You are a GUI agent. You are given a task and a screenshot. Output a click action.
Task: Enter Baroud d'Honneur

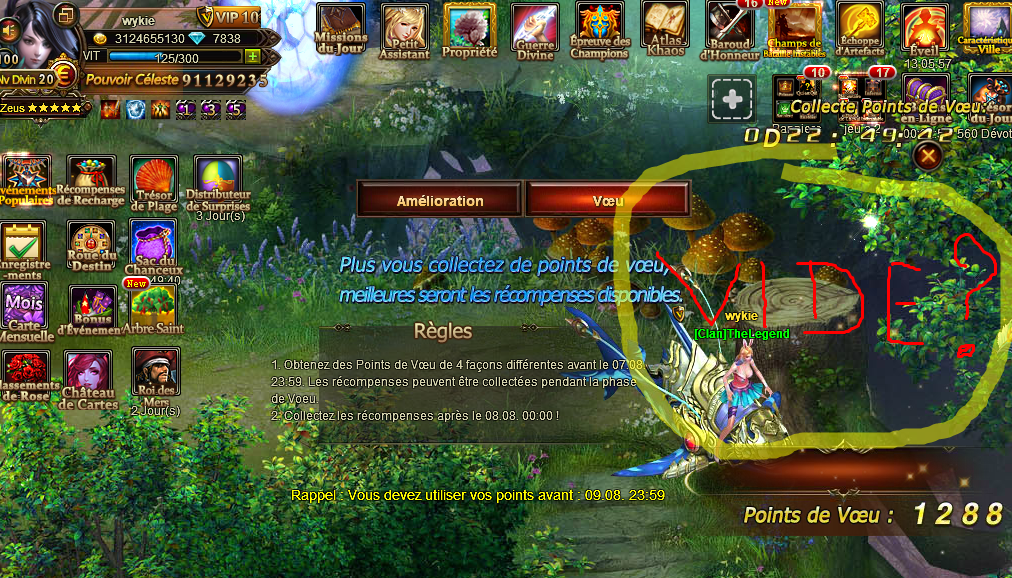click(731, 29)
